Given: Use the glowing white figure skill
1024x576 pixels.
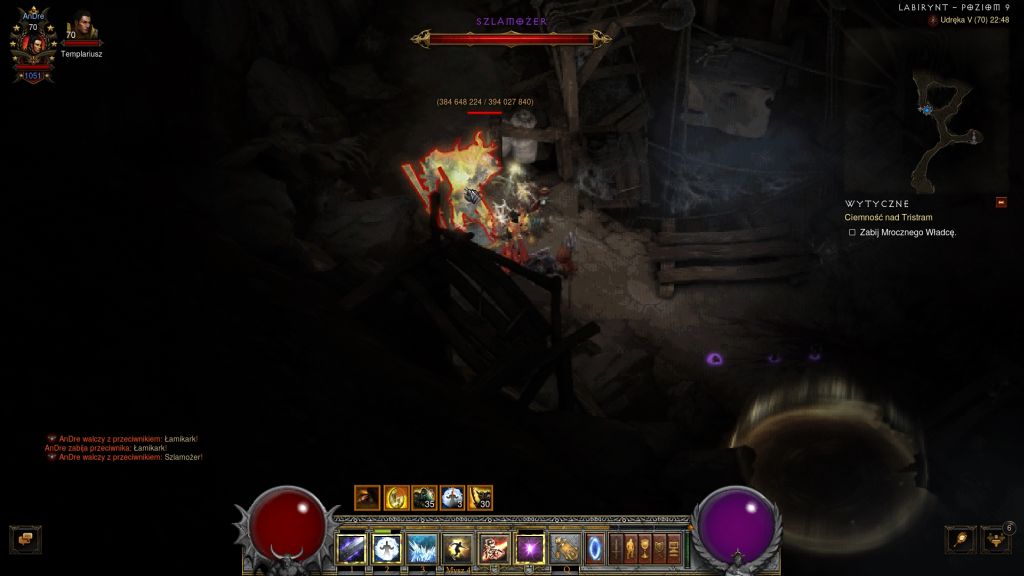Looking at the screenshot, I should point(387,548).
